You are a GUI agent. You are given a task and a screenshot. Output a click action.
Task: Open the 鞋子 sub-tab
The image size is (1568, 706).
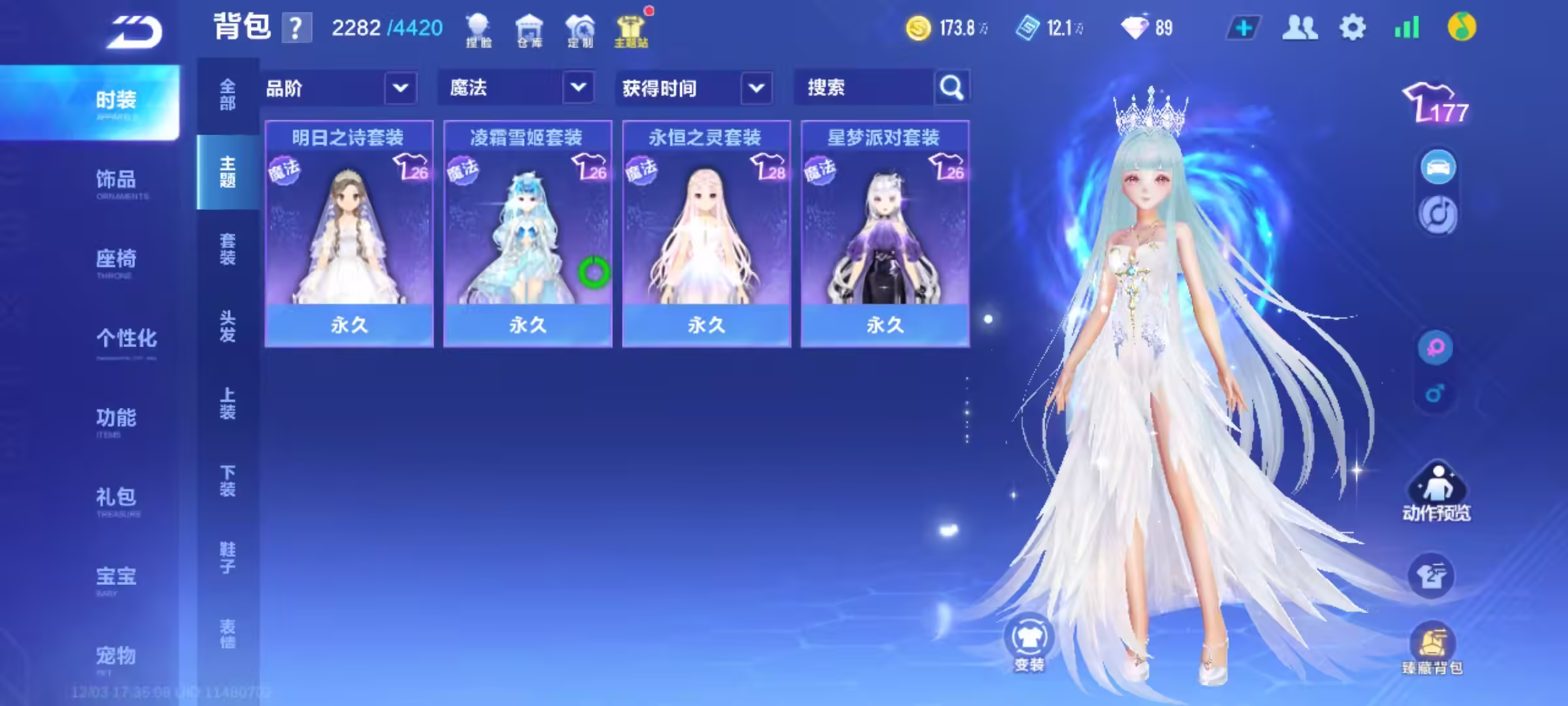(227, 558)
